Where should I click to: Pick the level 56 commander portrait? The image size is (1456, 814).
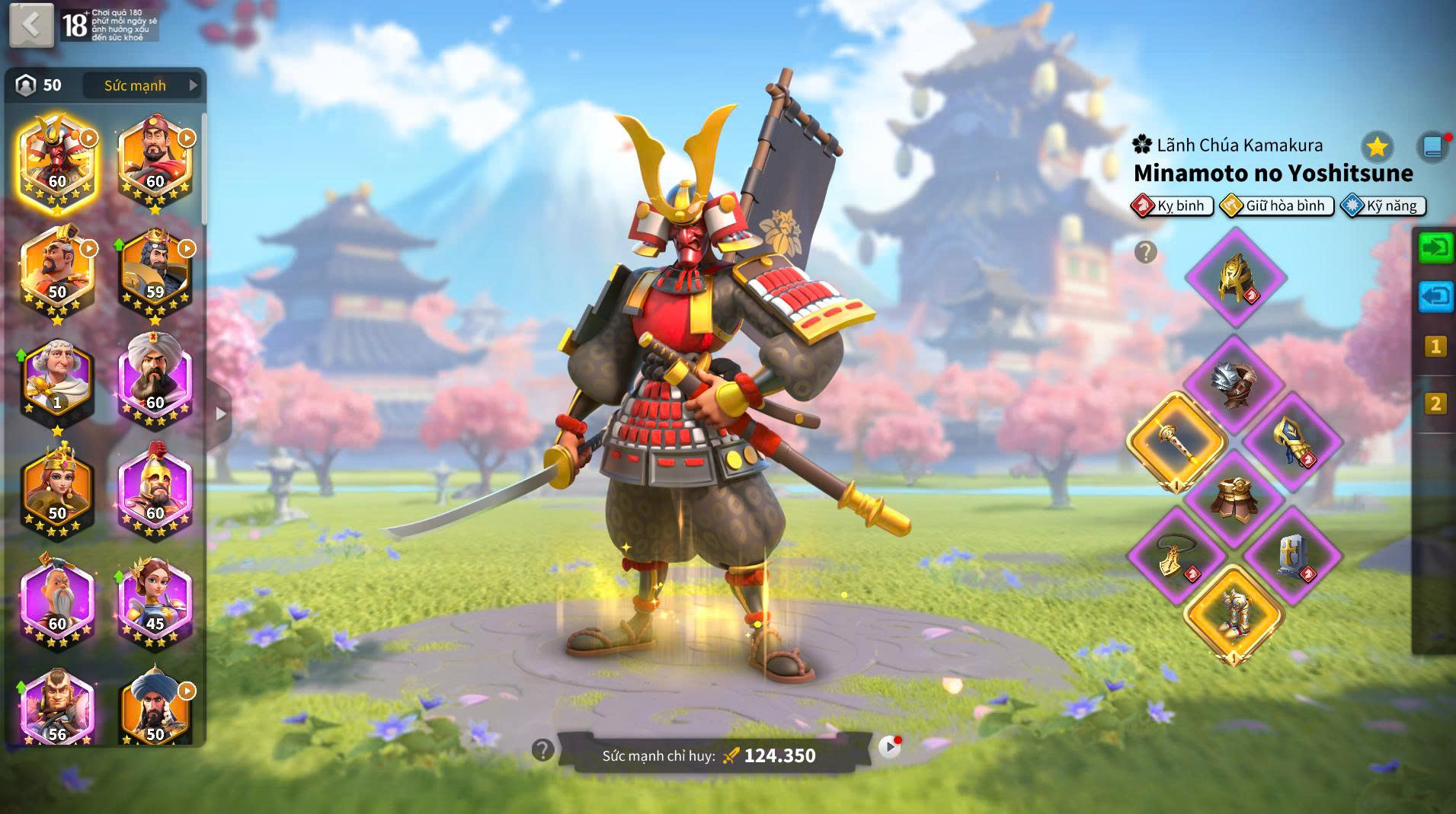(57, 708)
